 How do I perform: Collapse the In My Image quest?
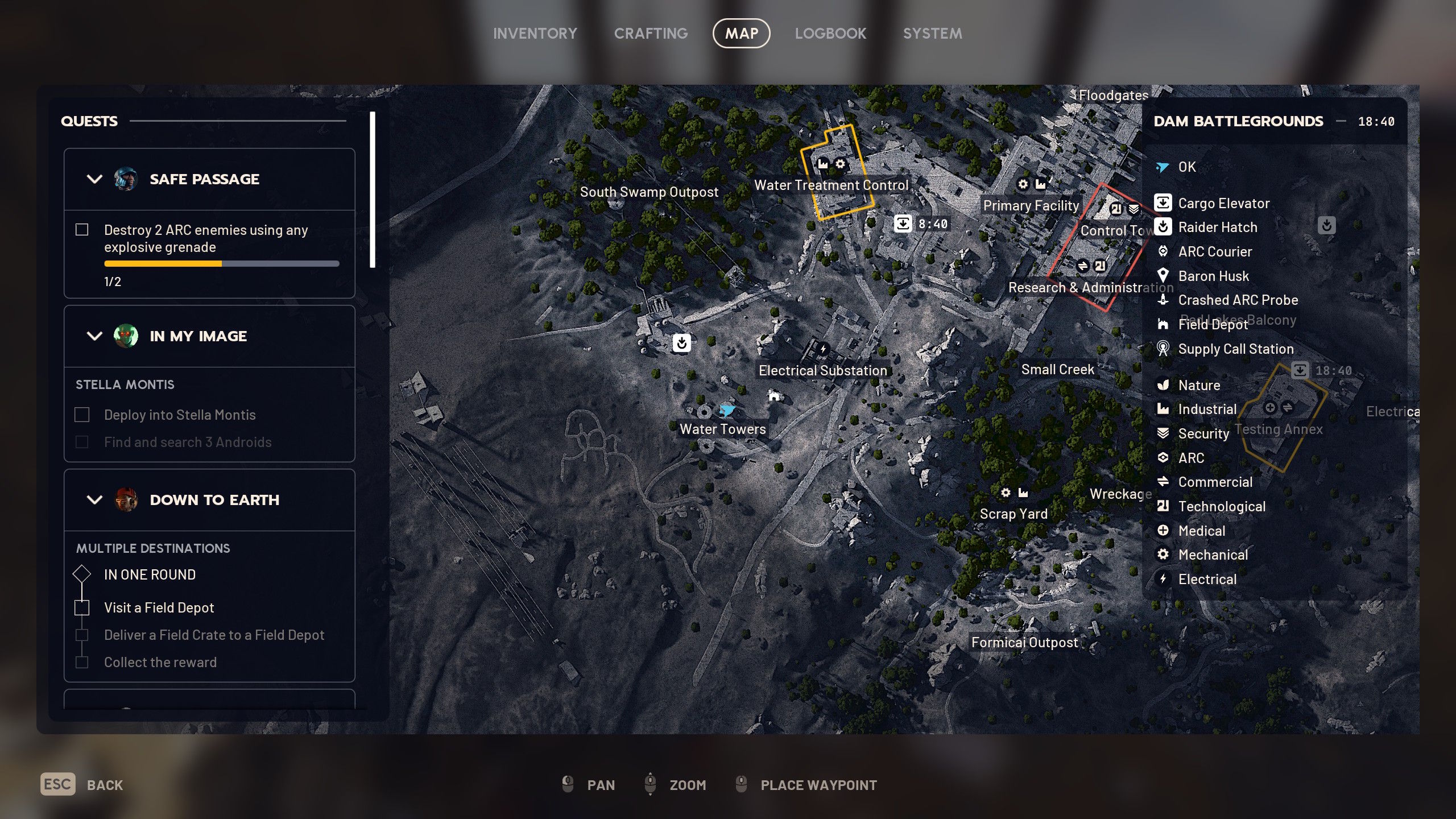tap(94, 336)
